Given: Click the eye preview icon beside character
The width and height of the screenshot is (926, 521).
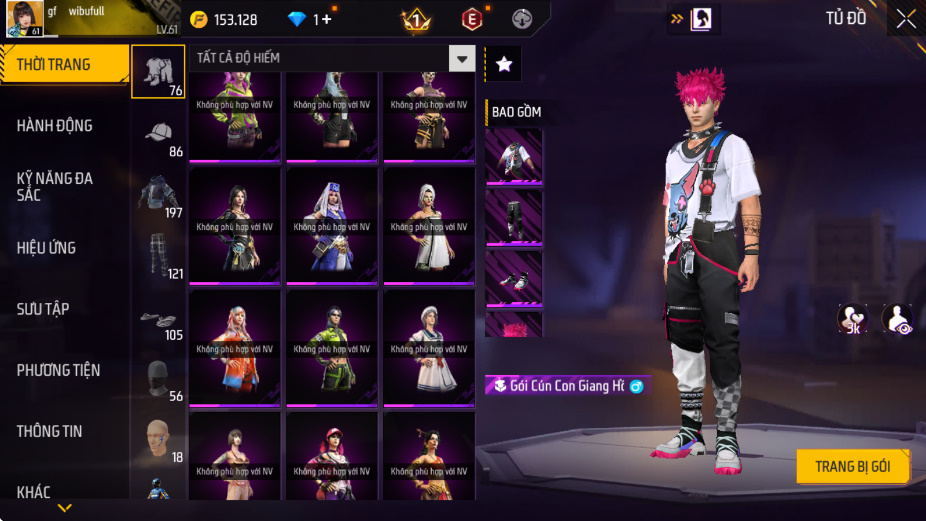Looking at the screenshot, I should coord(897,319).
